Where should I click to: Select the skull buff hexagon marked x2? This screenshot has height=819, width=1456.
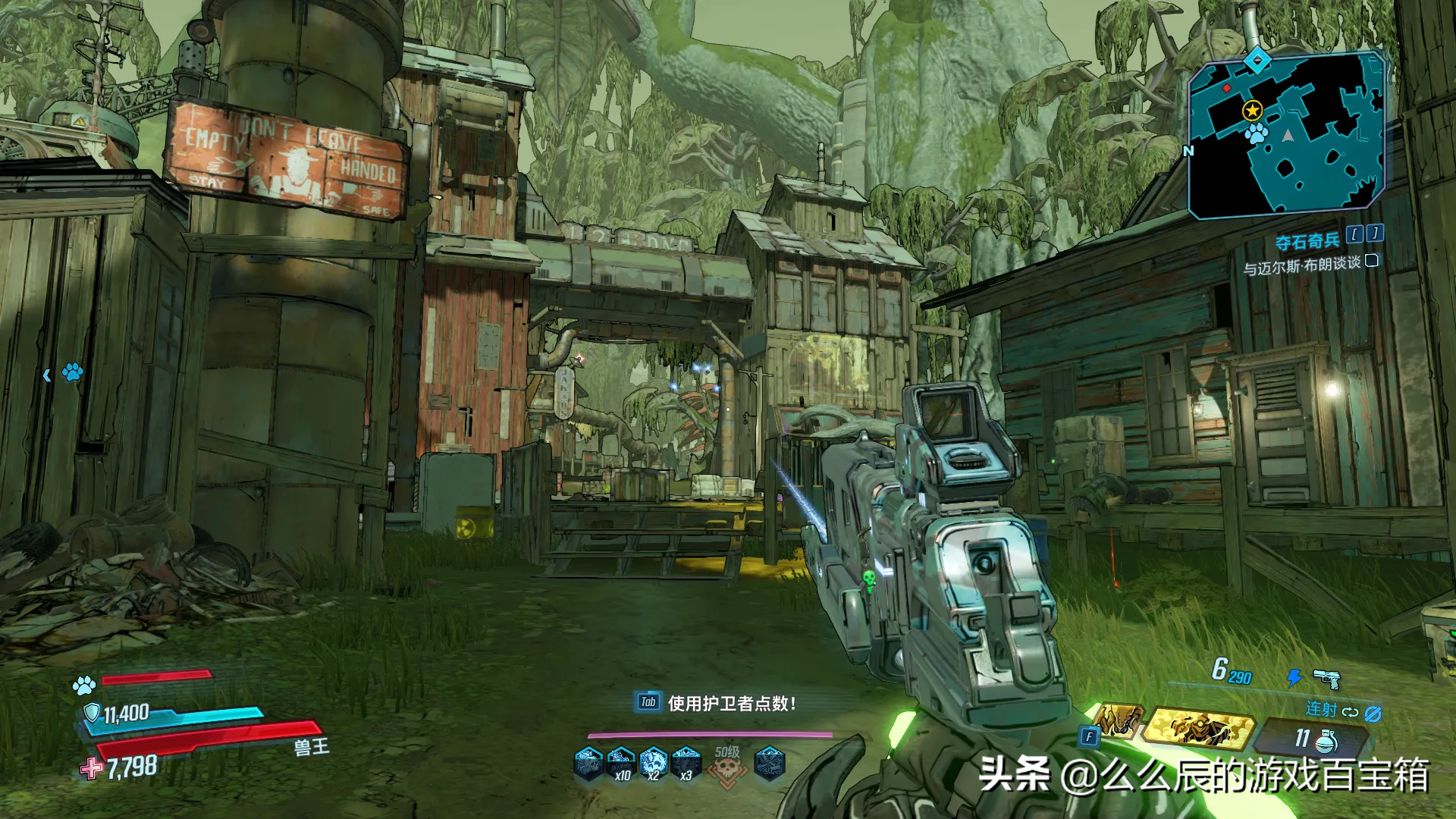[x=653, y=761]
